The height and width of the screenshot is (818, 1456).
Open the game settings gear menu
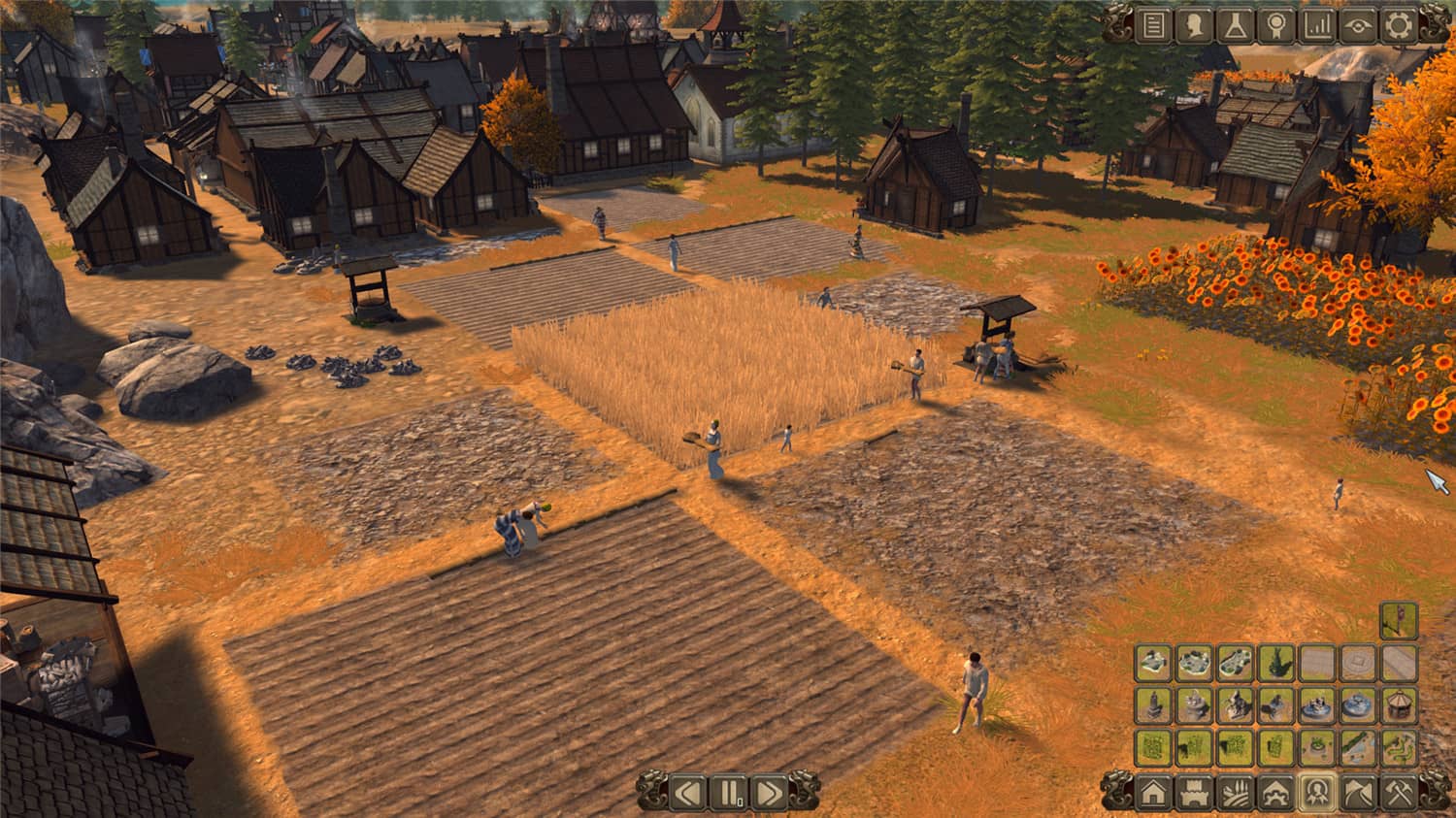coord(1397,26)
